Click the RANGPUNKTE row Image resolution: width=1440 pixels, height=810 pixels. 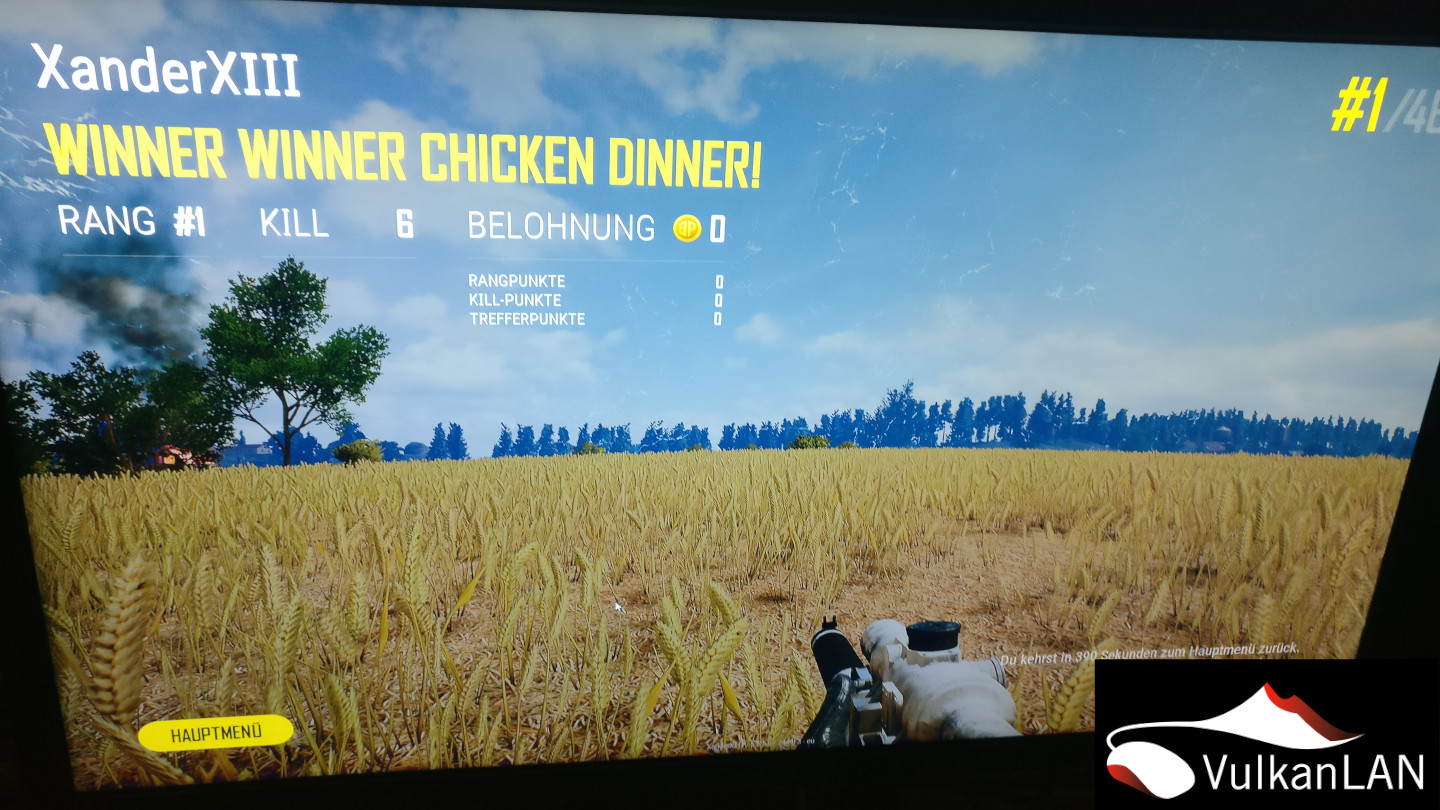click(x=516, y=283)
